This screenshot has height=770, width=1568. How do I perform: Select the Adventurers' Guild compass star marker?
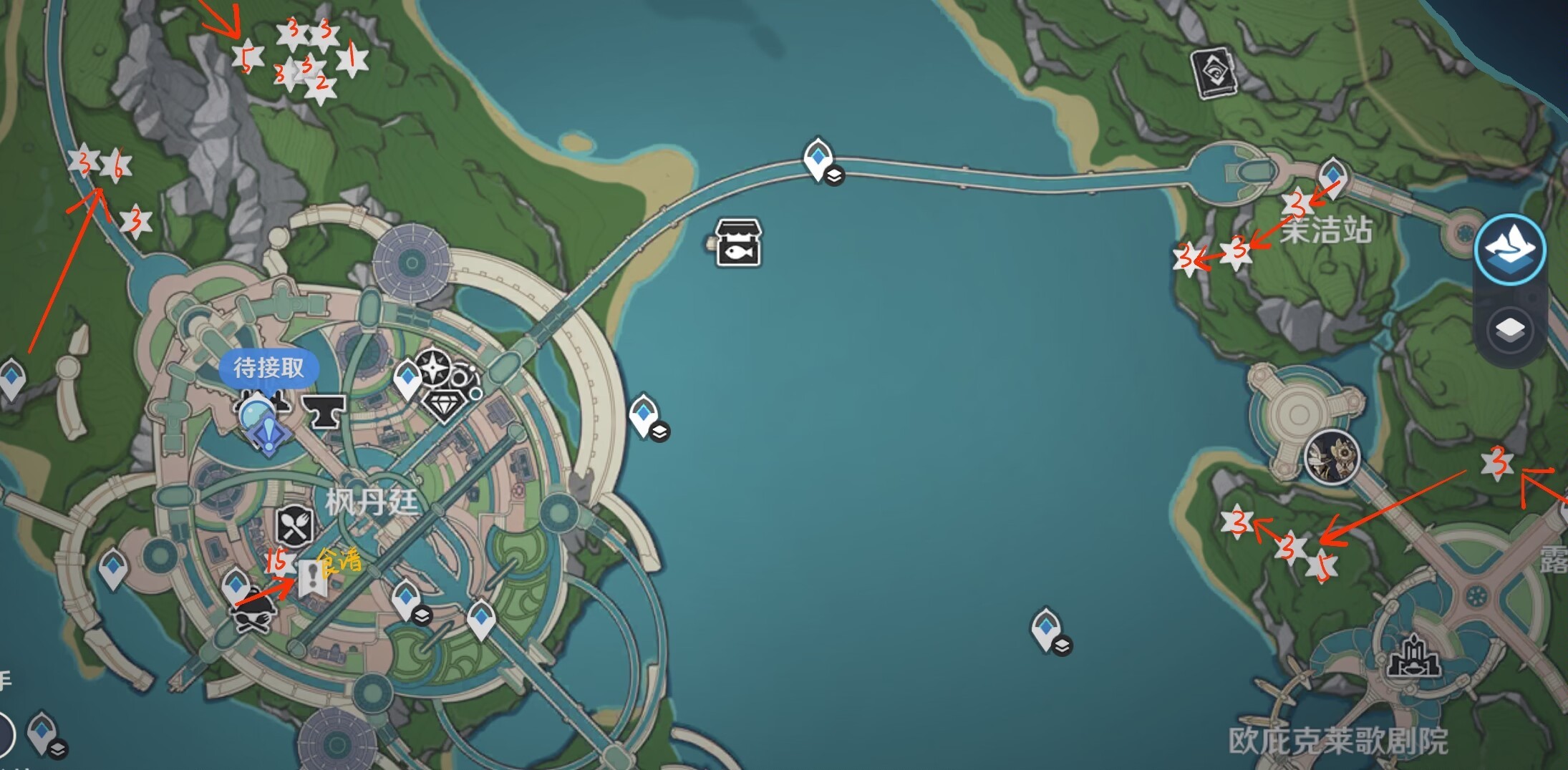pyautogui.click(x=434, y=369)
